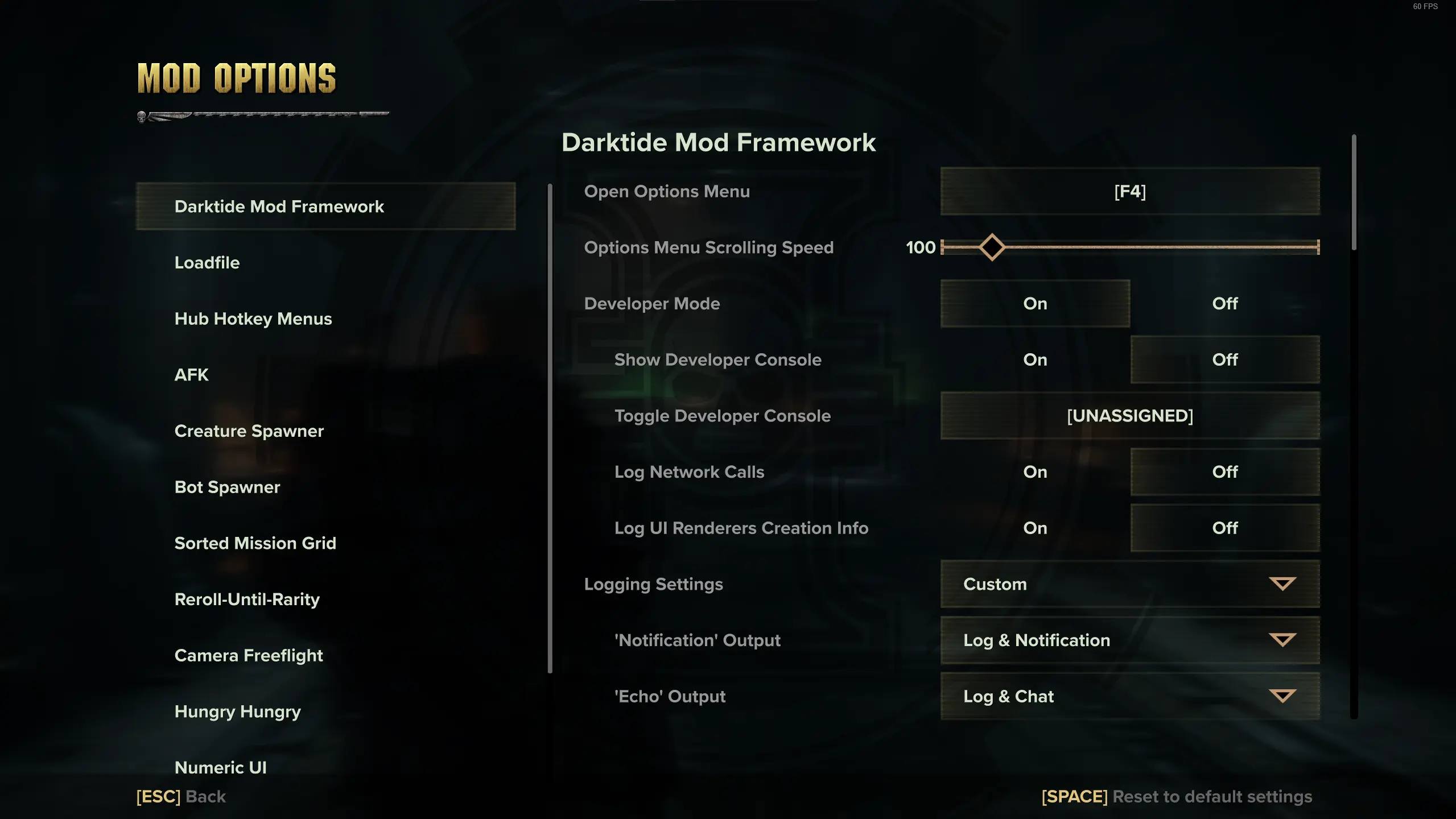Open Sorted Mission Grid settings

tap(255, 543)
